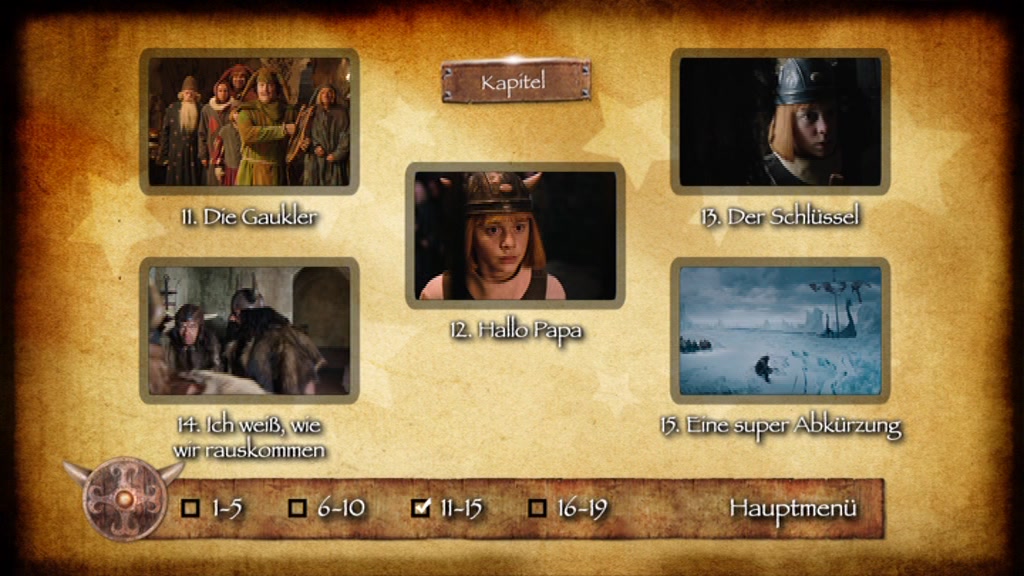Show chapters 1-5 page
1024x576 pixels.
[213, 508]
